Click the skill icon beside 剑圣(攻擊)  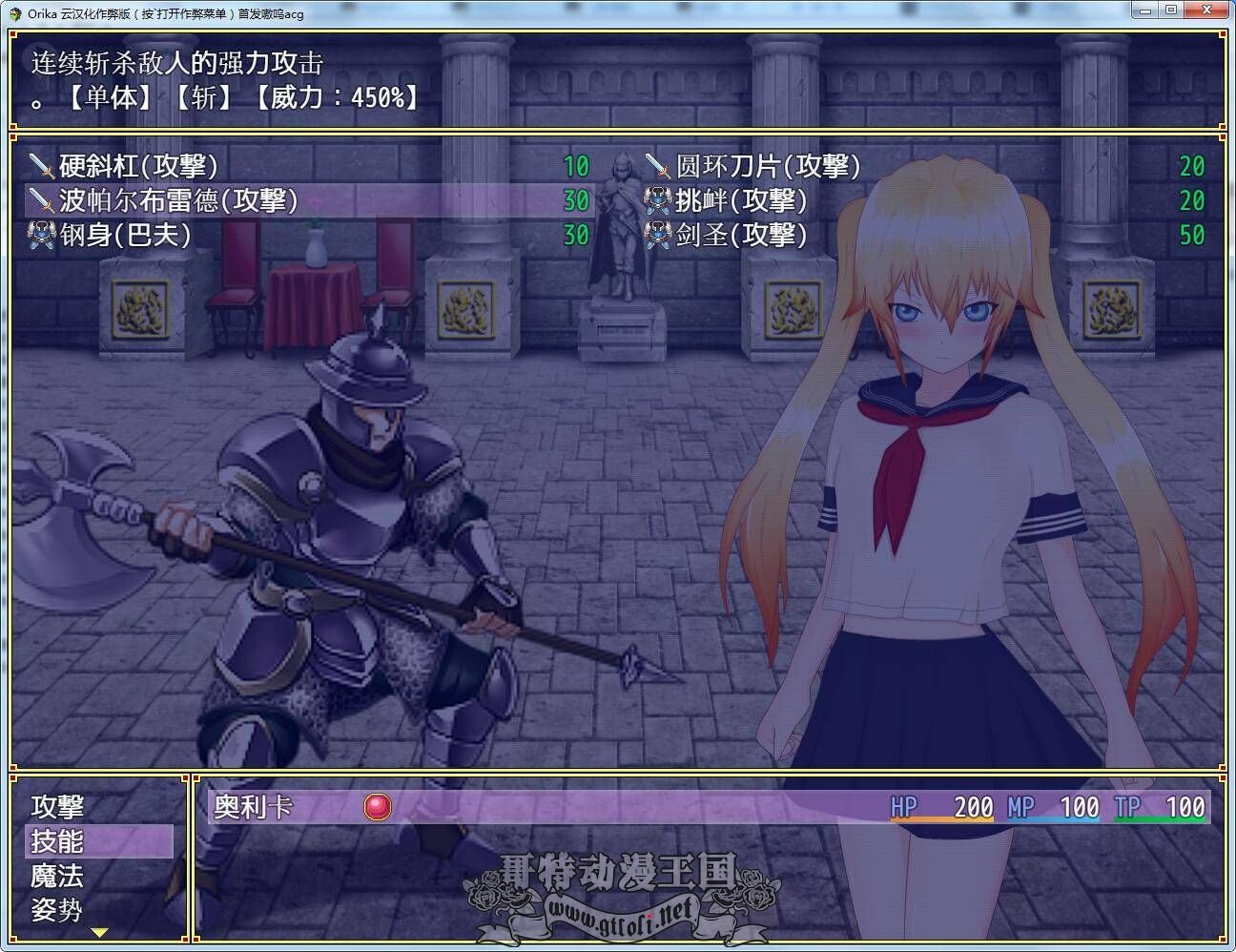[x=657, y=236]
